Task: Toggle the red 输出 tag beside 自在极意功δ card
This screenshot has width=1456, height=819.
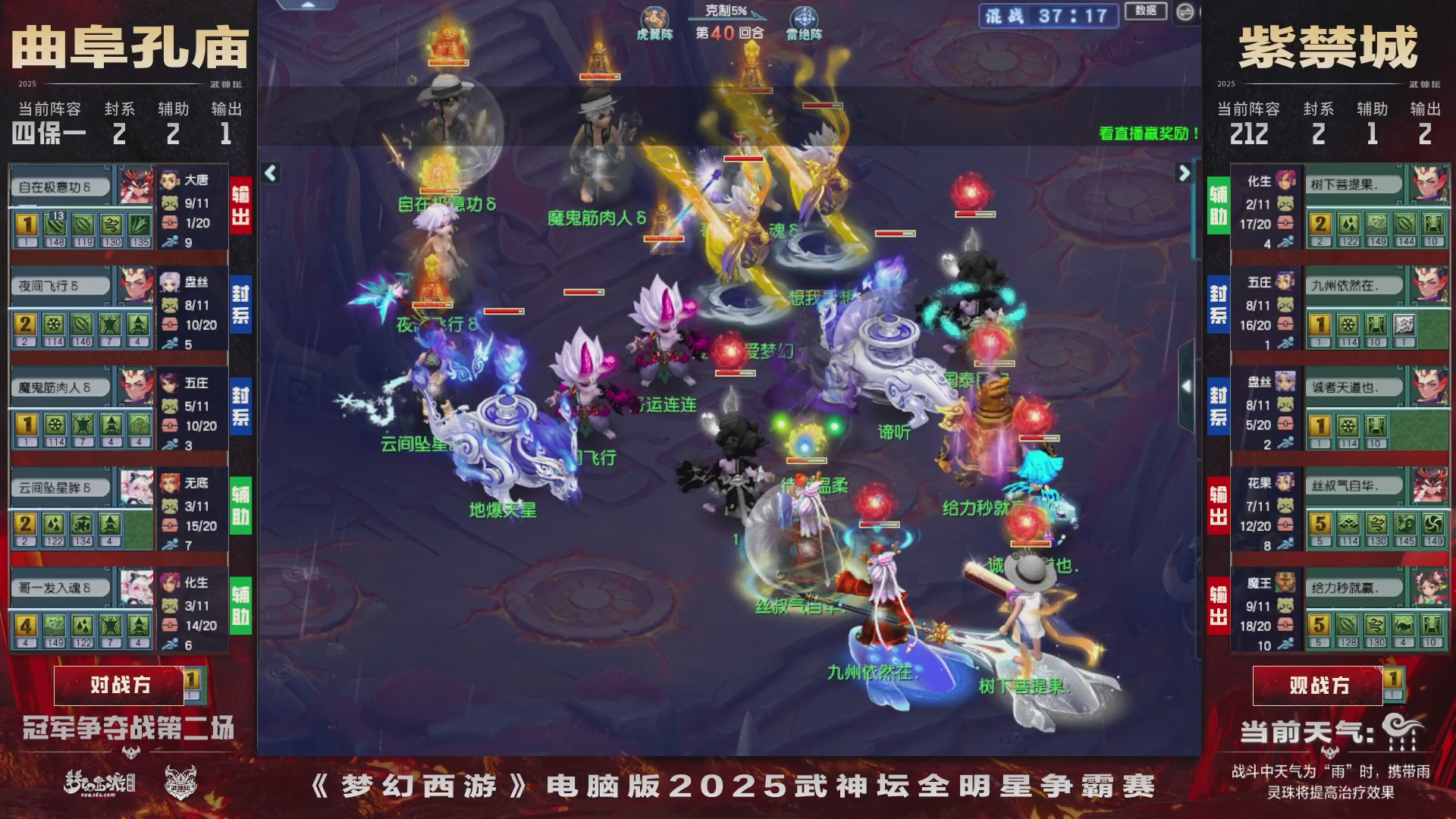Action: click(x=241, y=202)
